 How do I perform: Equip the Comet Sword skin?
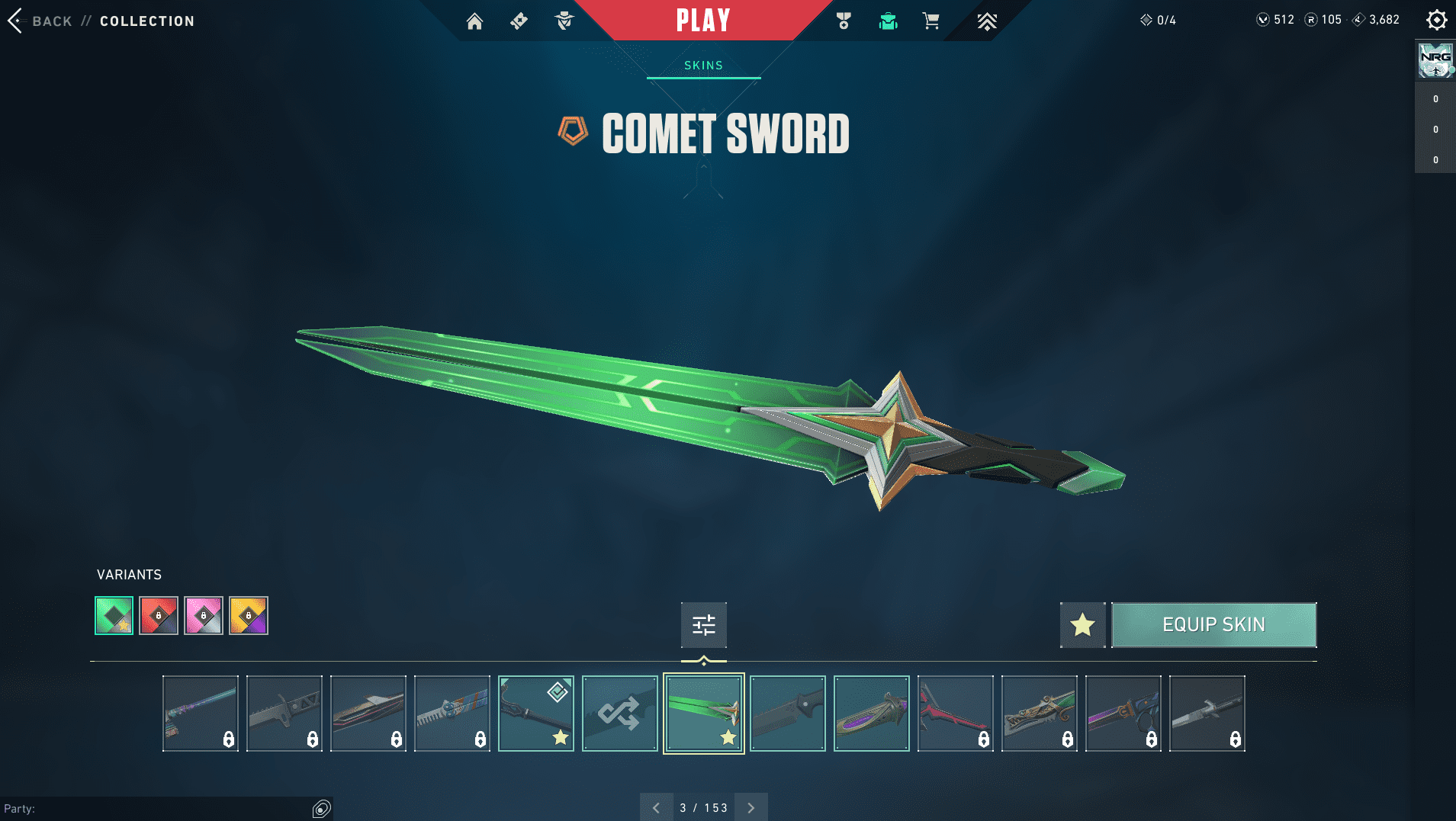(1213, 625)
